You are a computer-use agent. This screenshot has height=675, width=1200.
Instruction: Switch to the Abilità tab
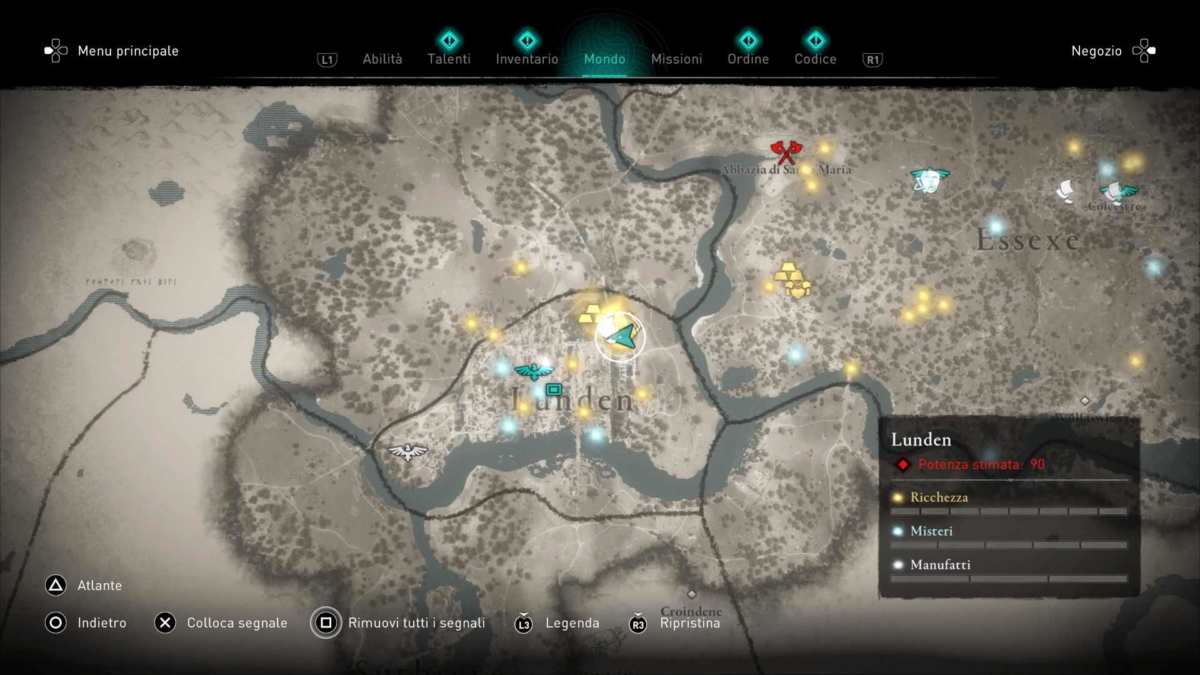[382, 59]
